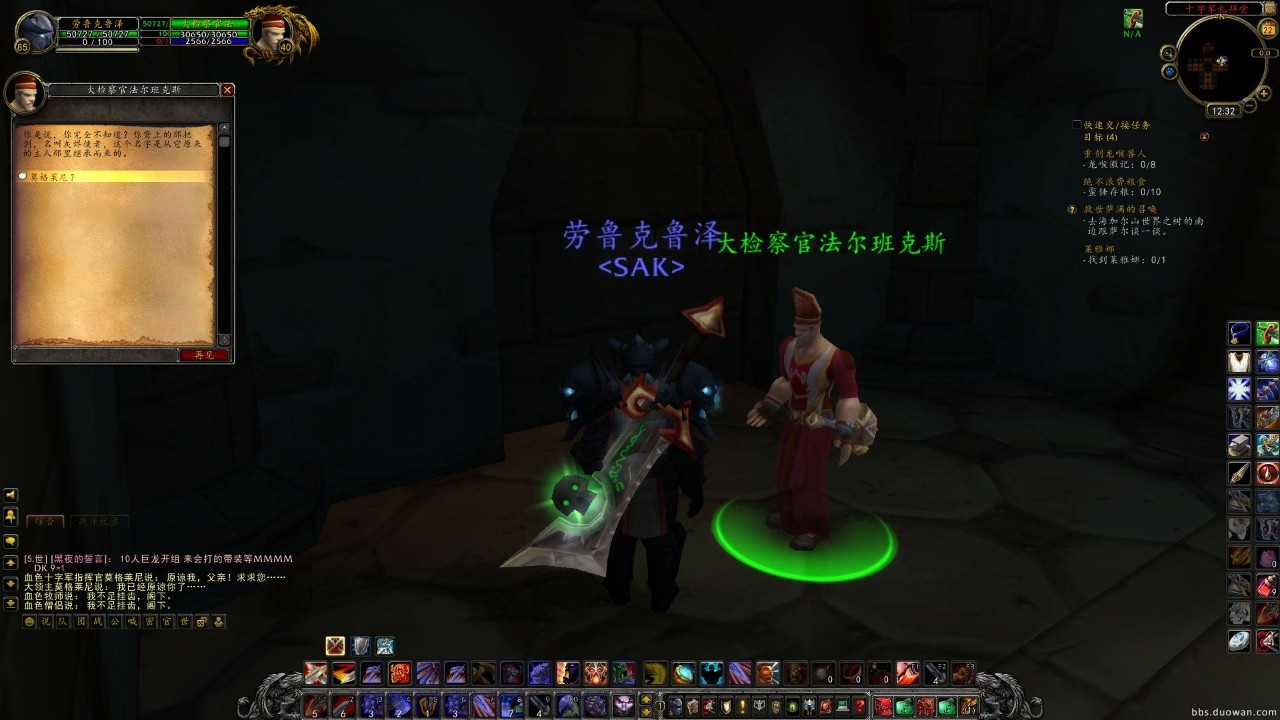Click the social friends icon on the chat sidebar
Image resolution: width=1280 pixels, height=720 pixels.
click(x=10, y=517)
